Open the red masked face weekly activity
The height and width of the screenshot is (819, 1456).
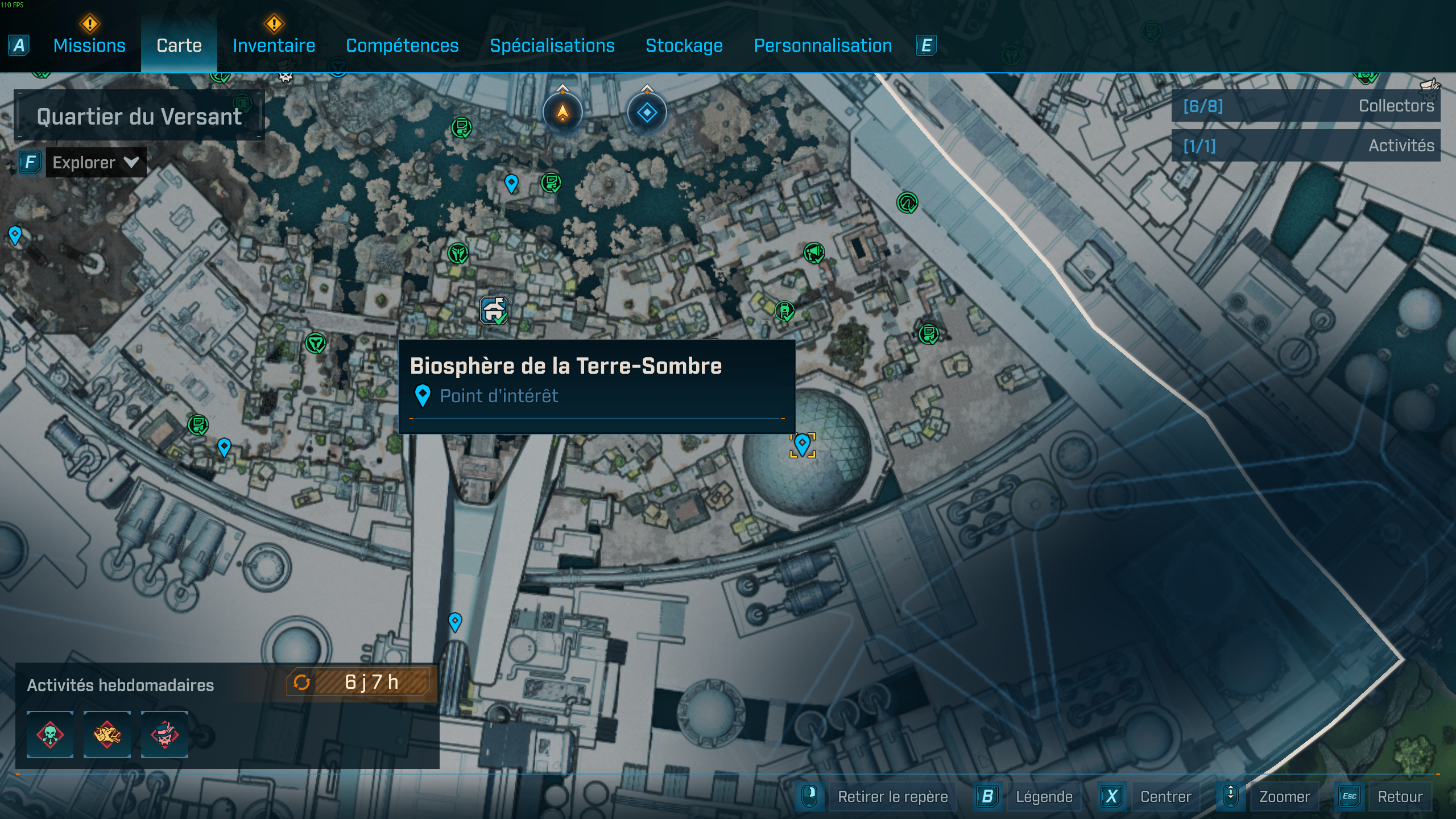pos(164,734)
